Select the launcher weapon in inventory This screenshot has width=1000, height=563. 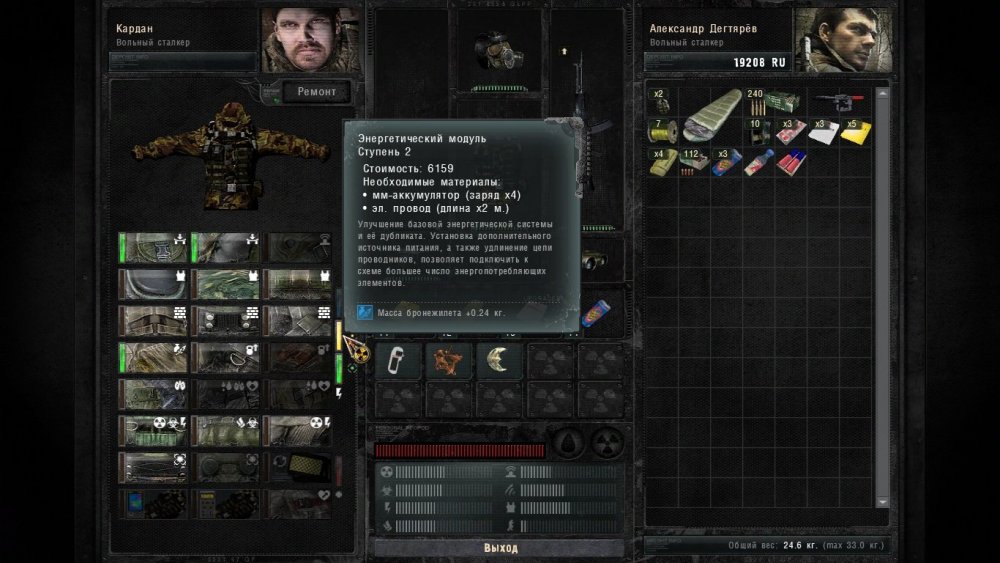tap(838, 101)
